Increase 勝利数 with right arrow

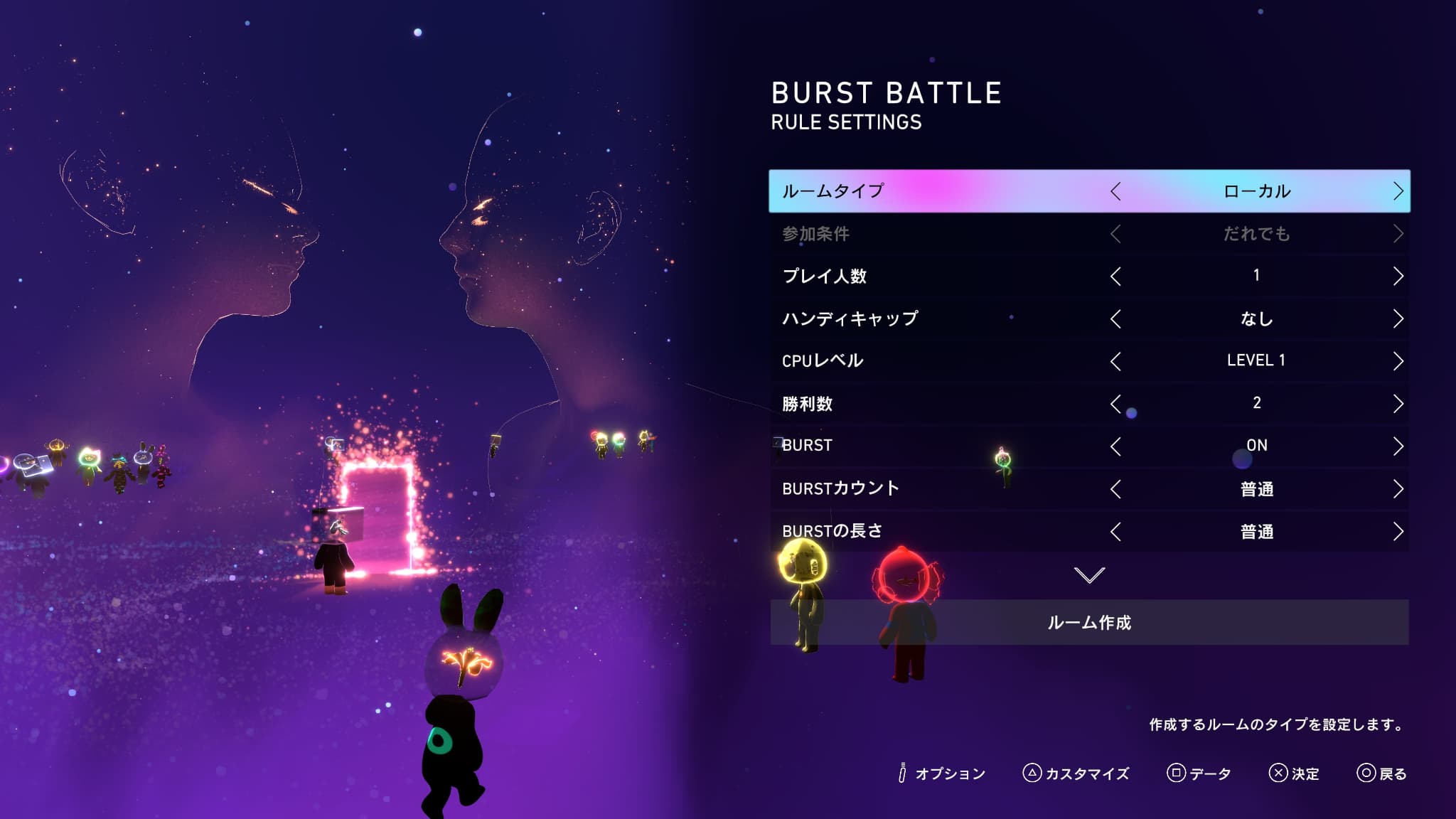coord(1398,404)
